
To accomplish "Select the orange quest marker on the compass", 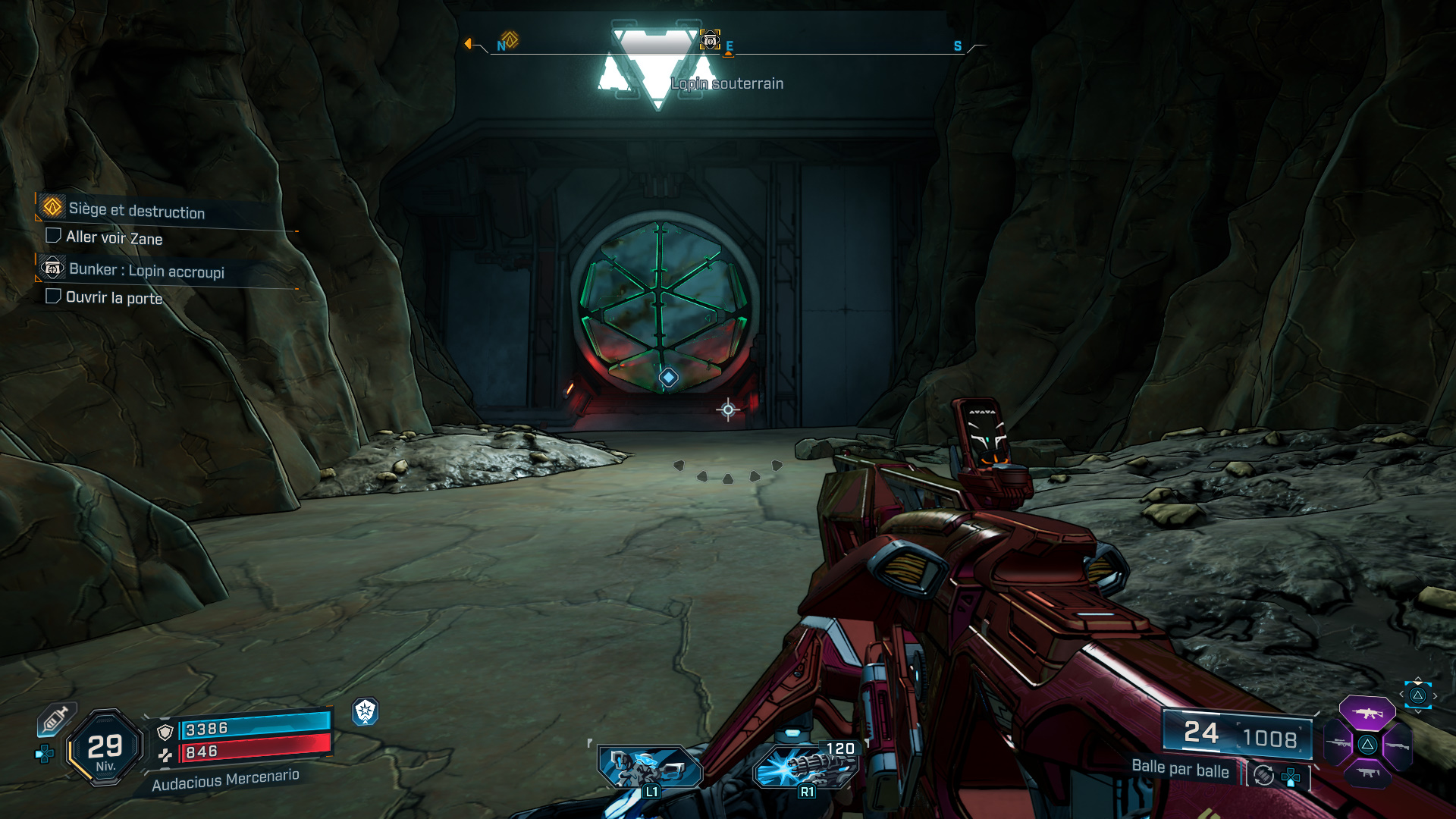I will pos(510,39).
